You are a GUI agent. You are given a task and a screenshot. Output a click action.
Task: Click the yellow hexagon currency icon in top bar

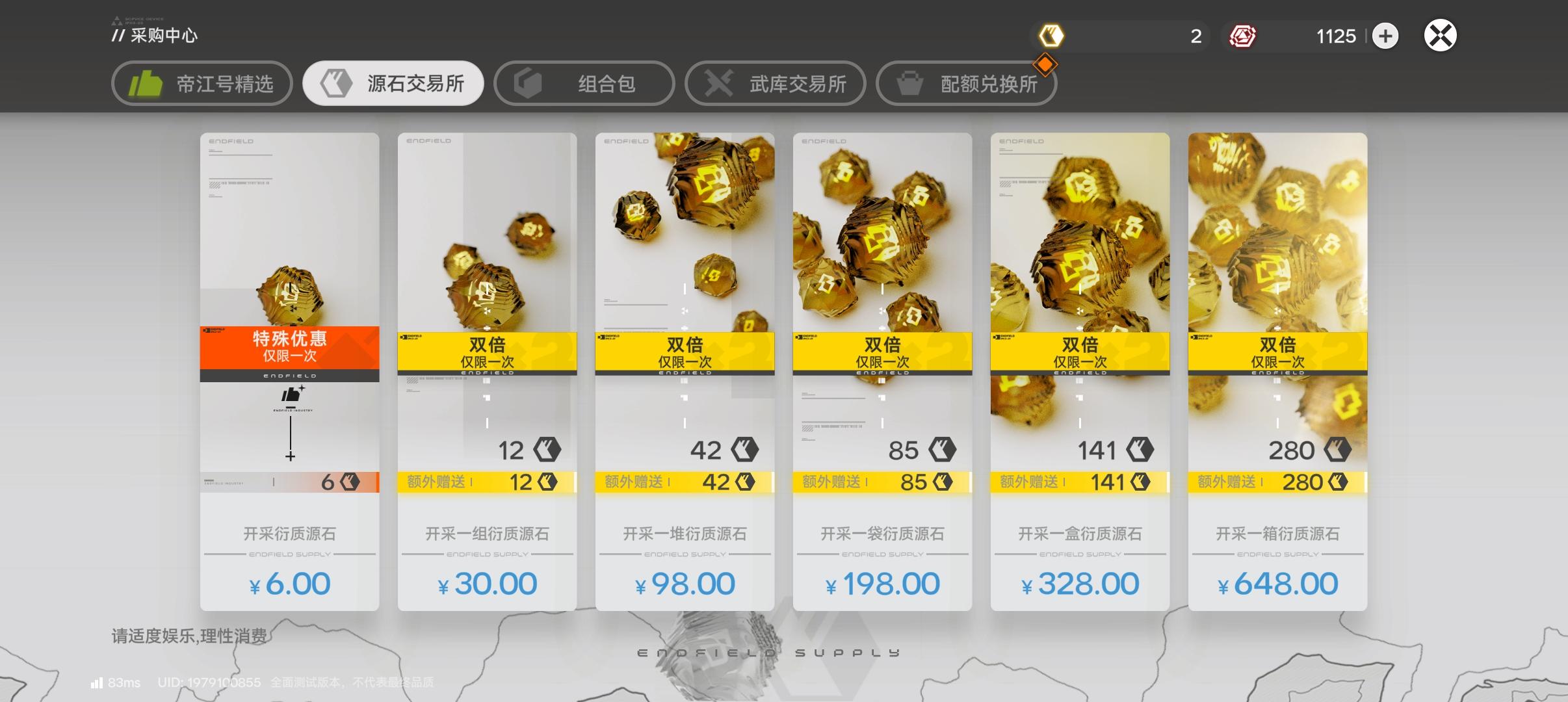[1053, 36]
